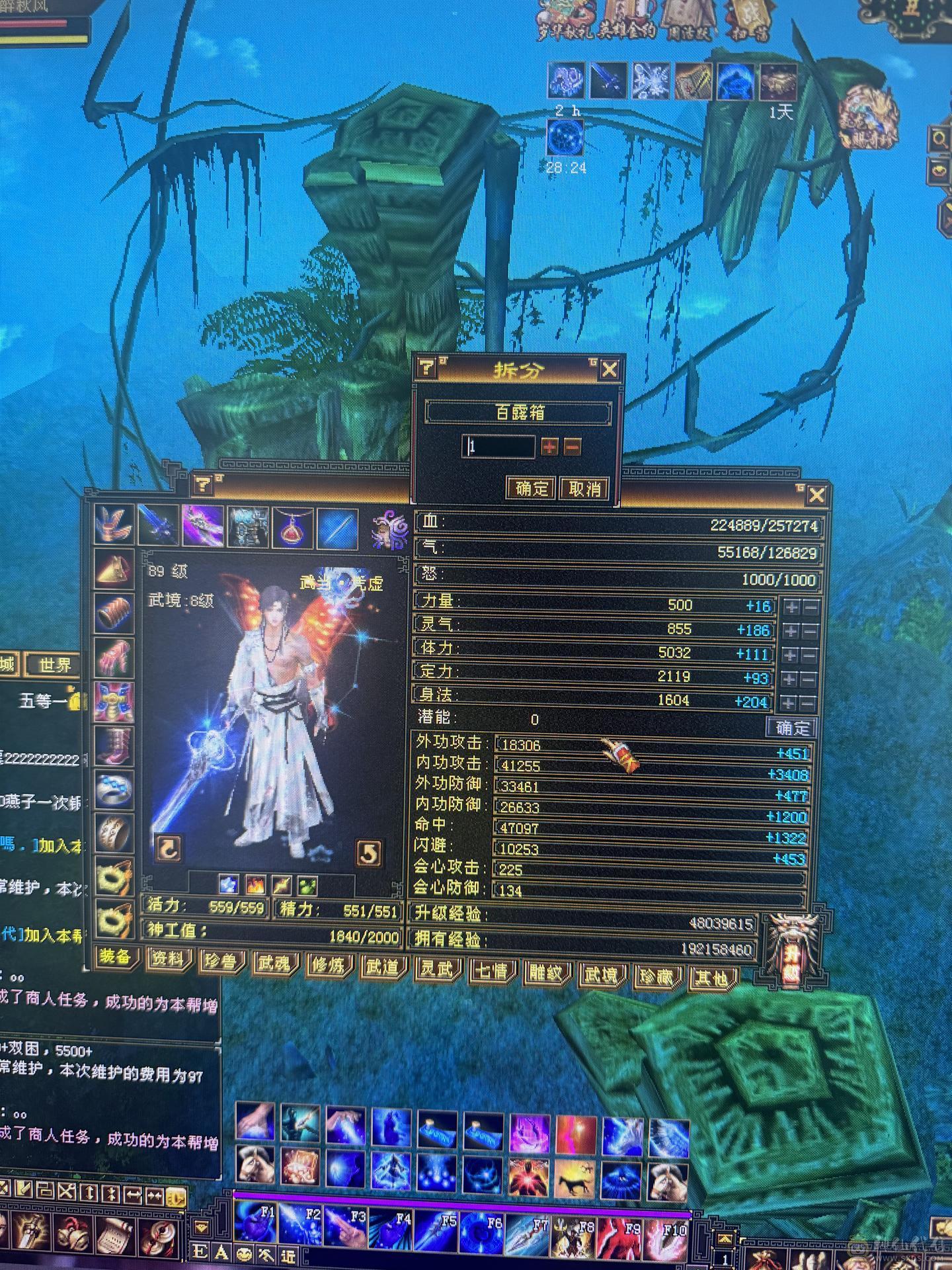952x1270 pixels.
Task: Click the plus stepper next to 力量 attribute
Action: tap(789, 604)
